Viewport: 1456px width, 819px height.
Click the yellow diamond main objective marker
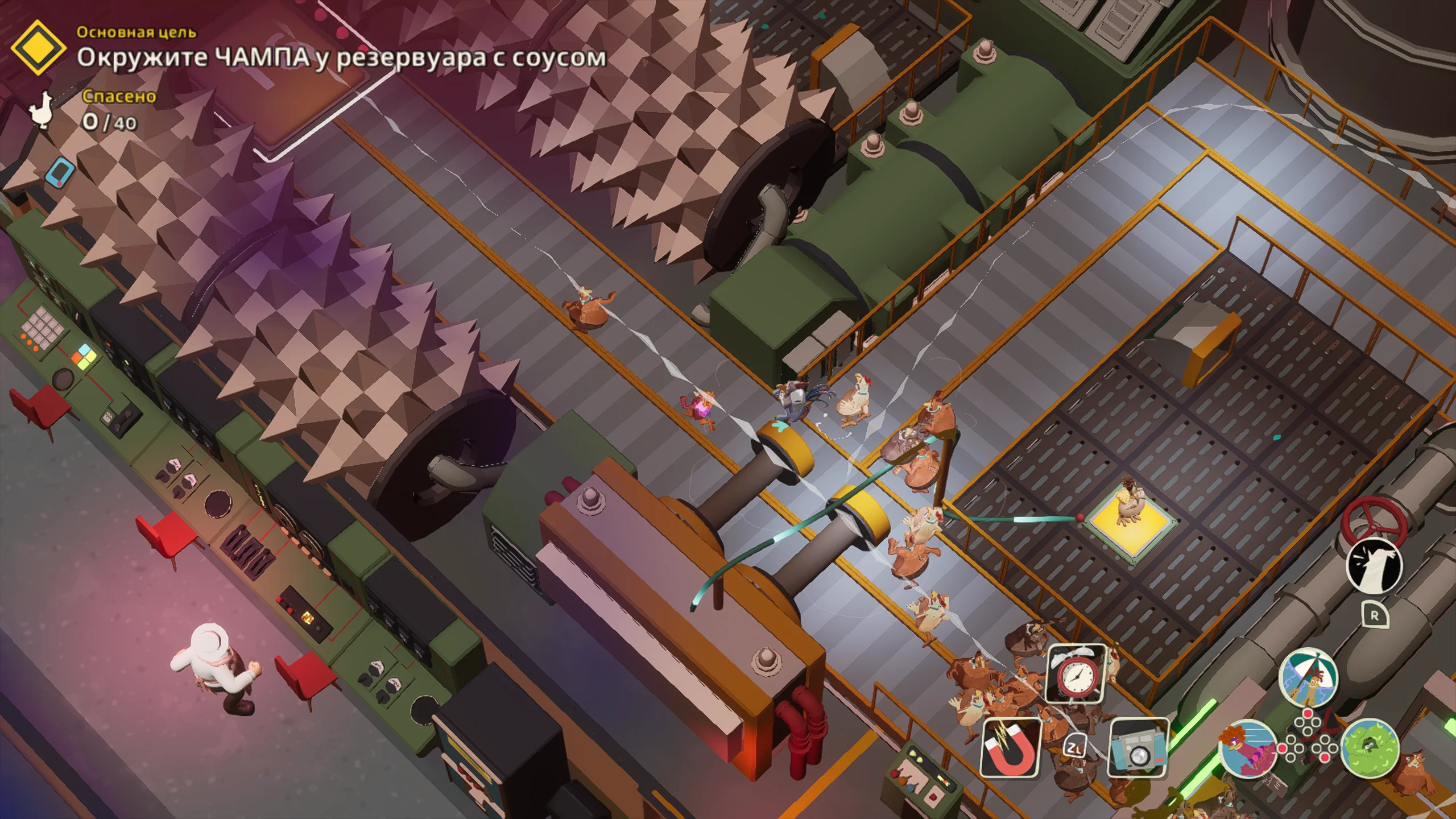(x=38, y=48)
